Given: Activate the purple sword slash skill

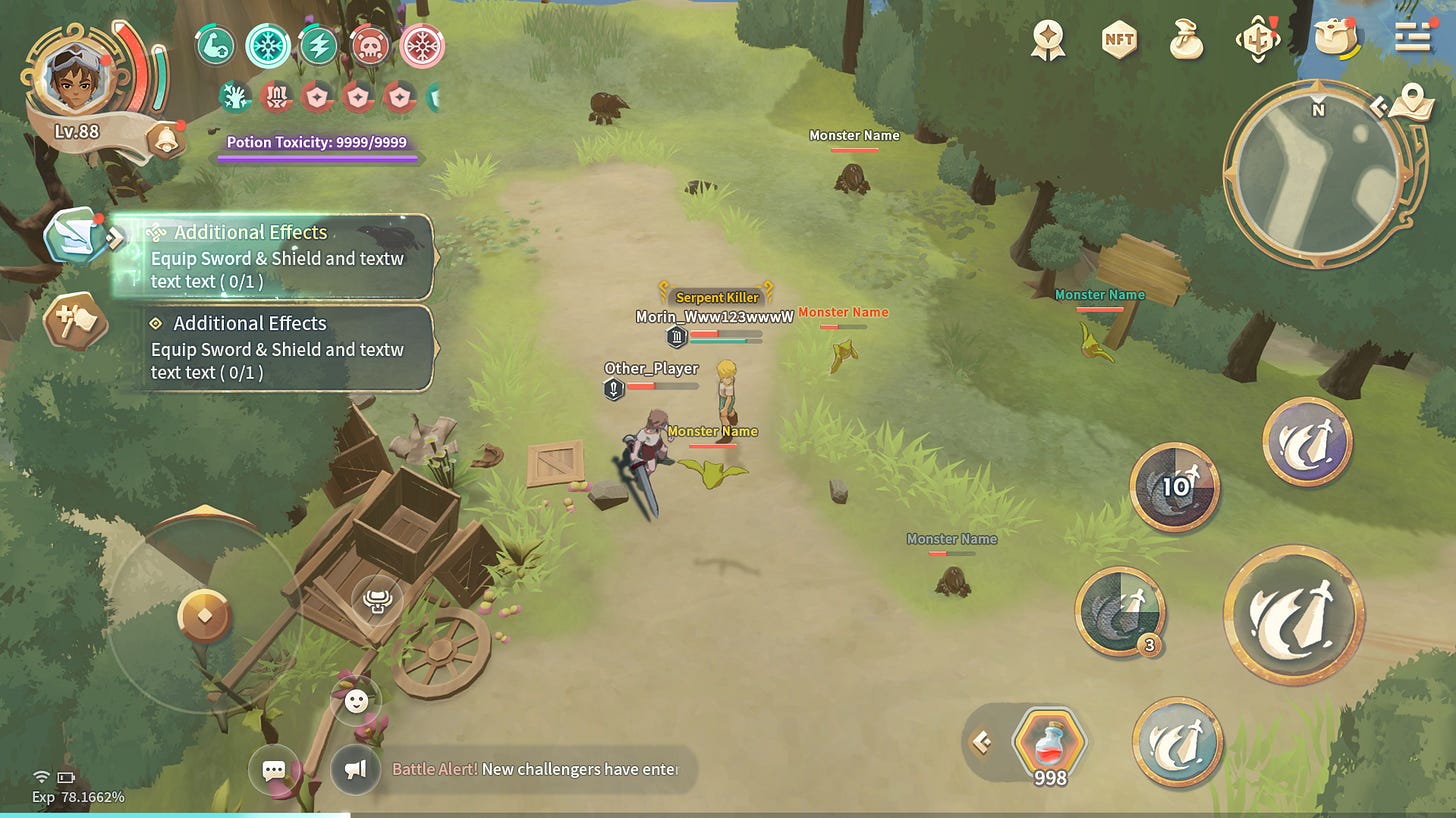Looking at the screenshot, I should click(x=1307, y=441).
